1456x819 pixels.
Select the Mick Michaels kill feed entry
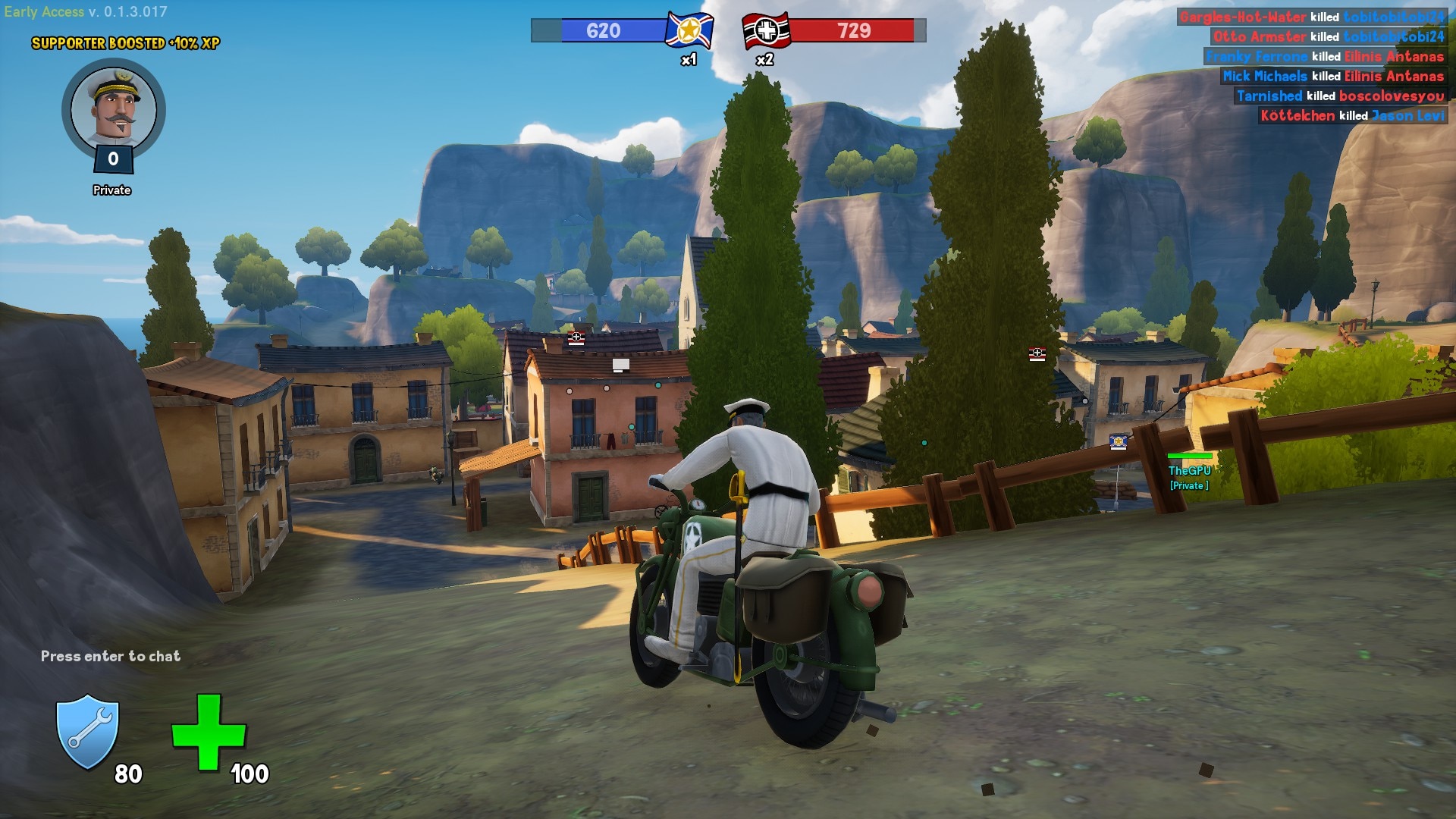pyautogui.click(x=1332, y=76)
